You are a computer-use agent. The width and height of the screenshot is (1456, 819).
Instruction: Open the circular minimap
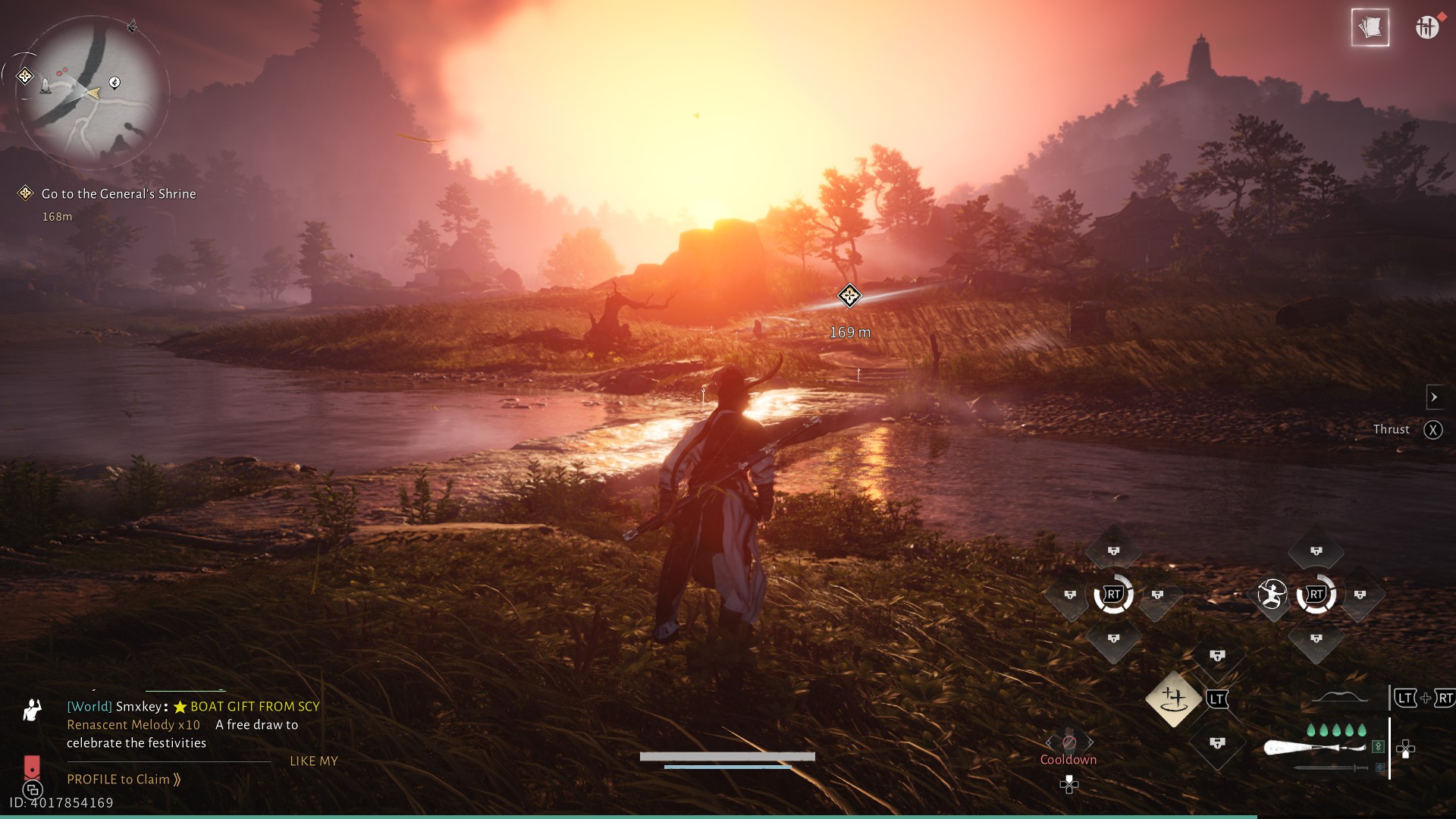[91, 93]
